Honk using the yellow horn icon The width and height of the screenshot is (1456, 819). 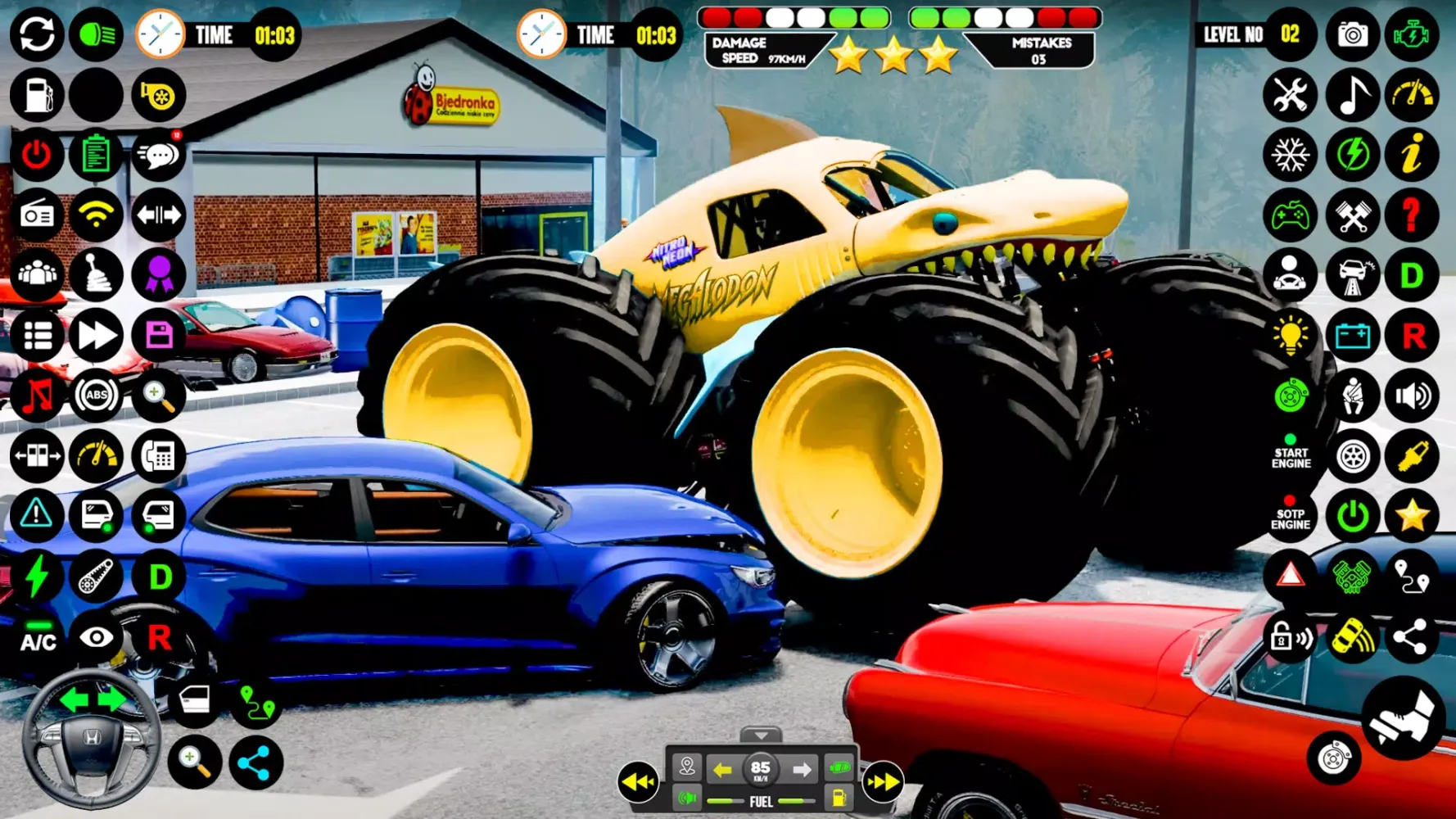click(159, 95)
